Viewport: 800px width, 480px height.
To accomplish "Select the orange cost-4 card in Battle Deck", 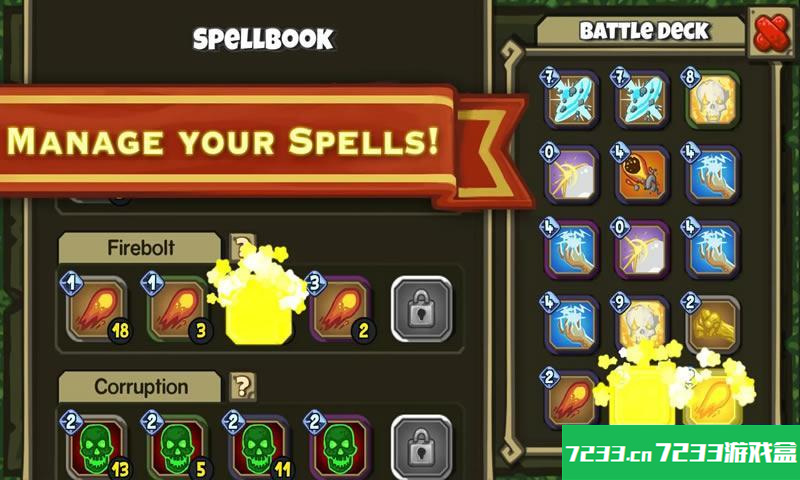I will pyautogui.click(x=642, y=176).
